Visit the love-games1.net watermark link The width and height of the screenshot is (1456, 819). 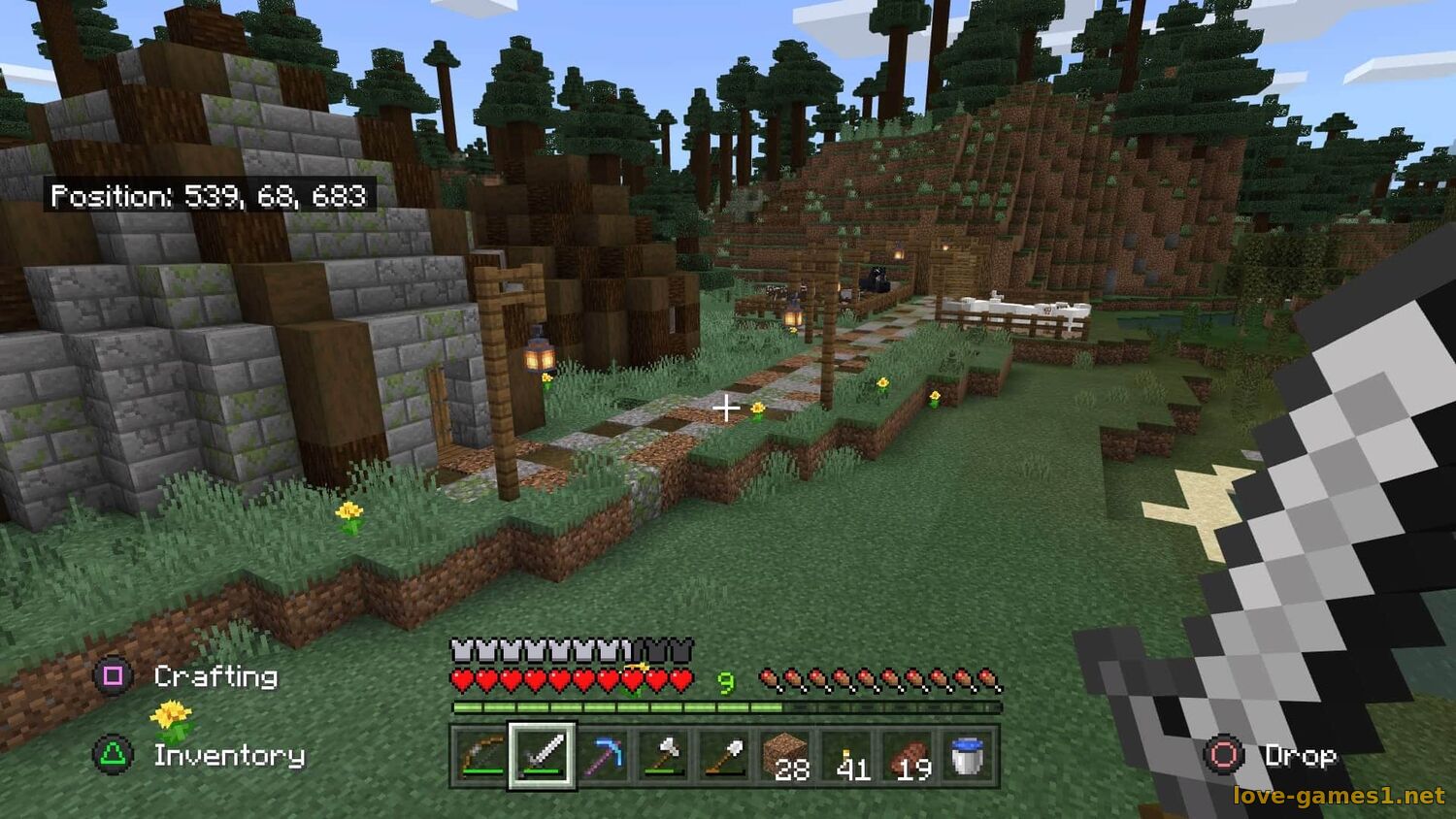[x=1339, y=796]
